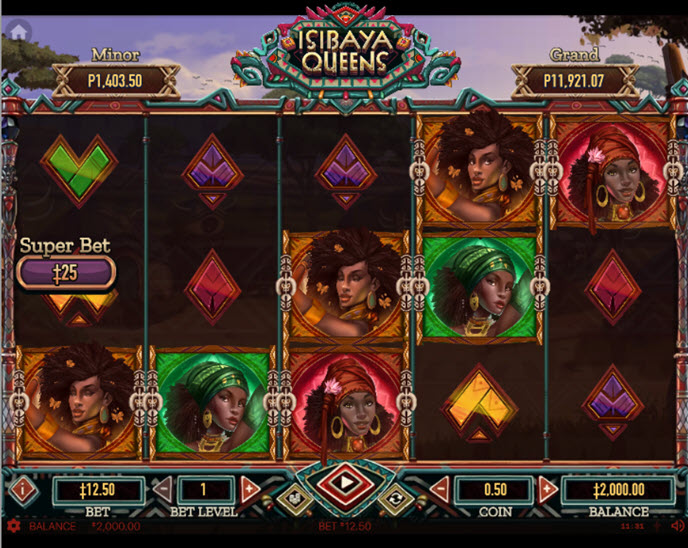Lower the coin value

point(439,489)
